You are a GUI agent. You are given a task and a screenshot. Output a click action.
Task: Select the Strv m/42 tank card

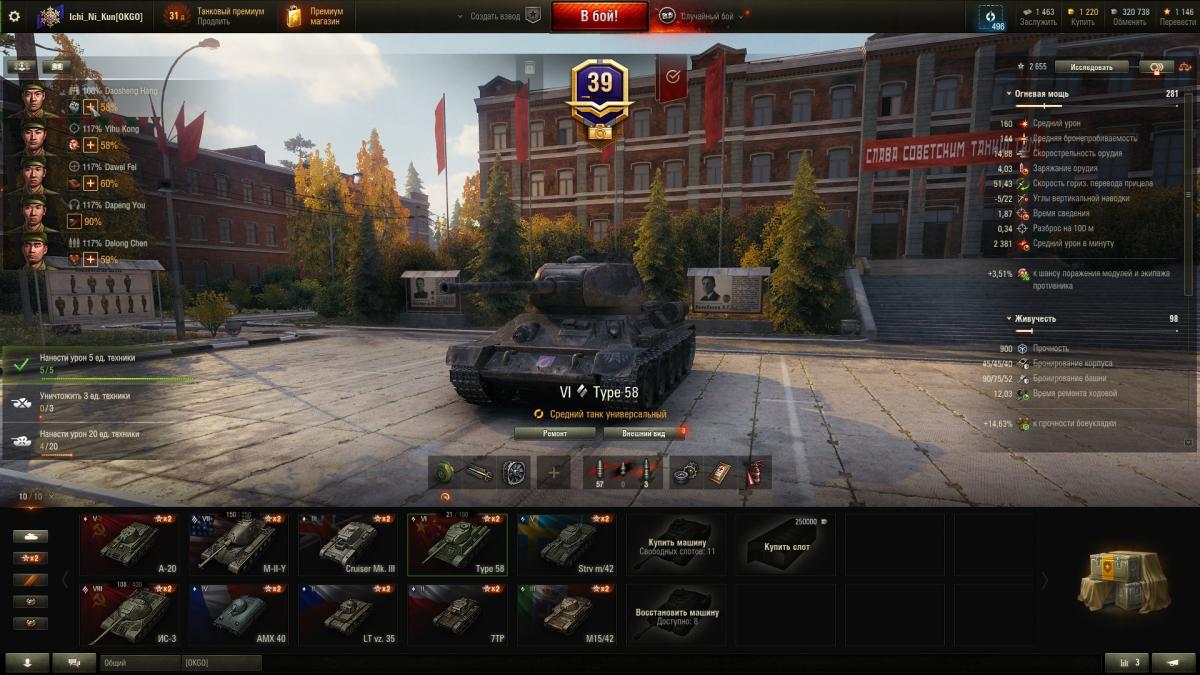click(x=567, y=544)
